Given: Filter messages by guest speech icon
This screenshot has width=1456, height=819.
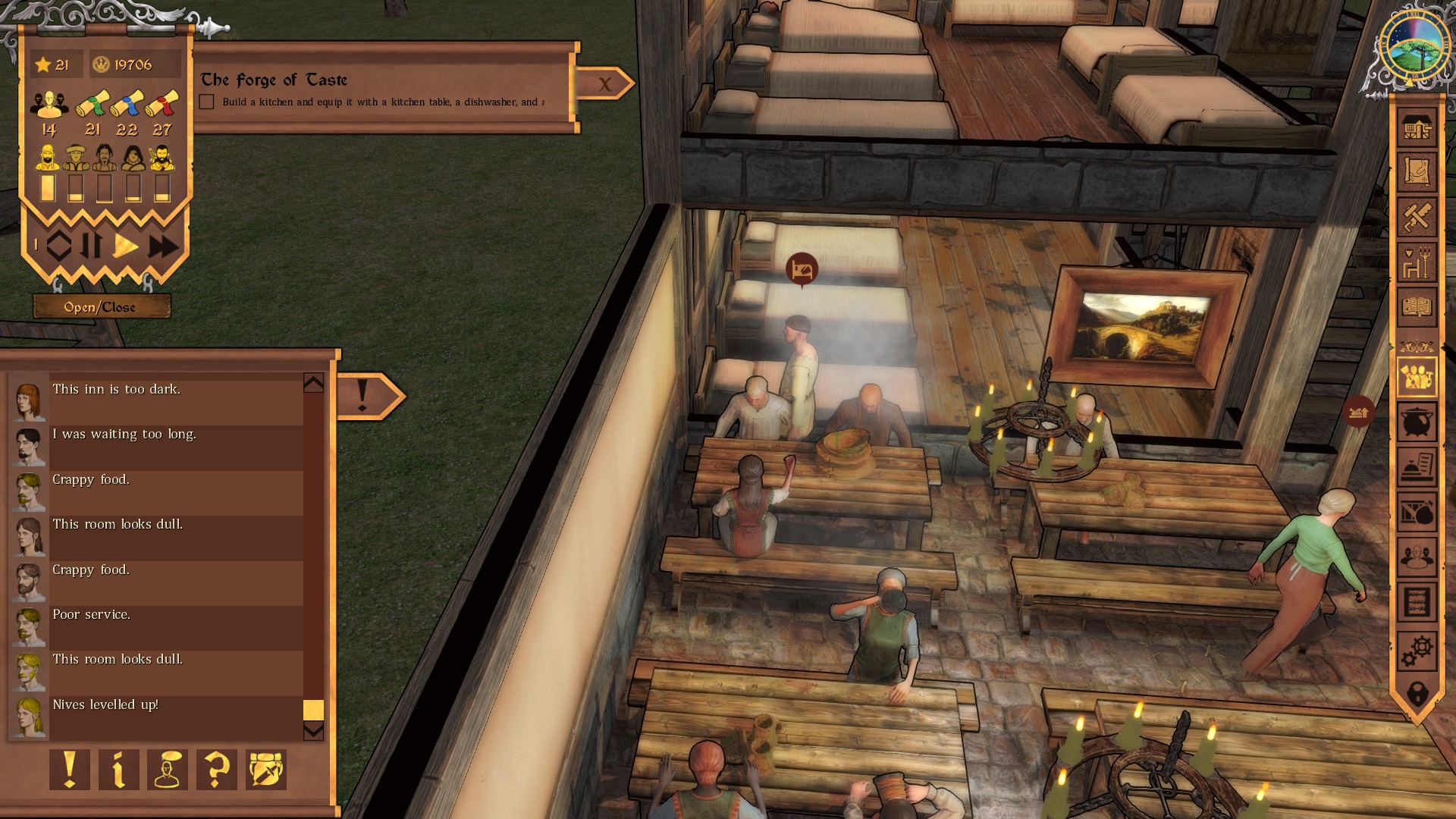Looking at the screenshot, I should (x=168, y=770).
